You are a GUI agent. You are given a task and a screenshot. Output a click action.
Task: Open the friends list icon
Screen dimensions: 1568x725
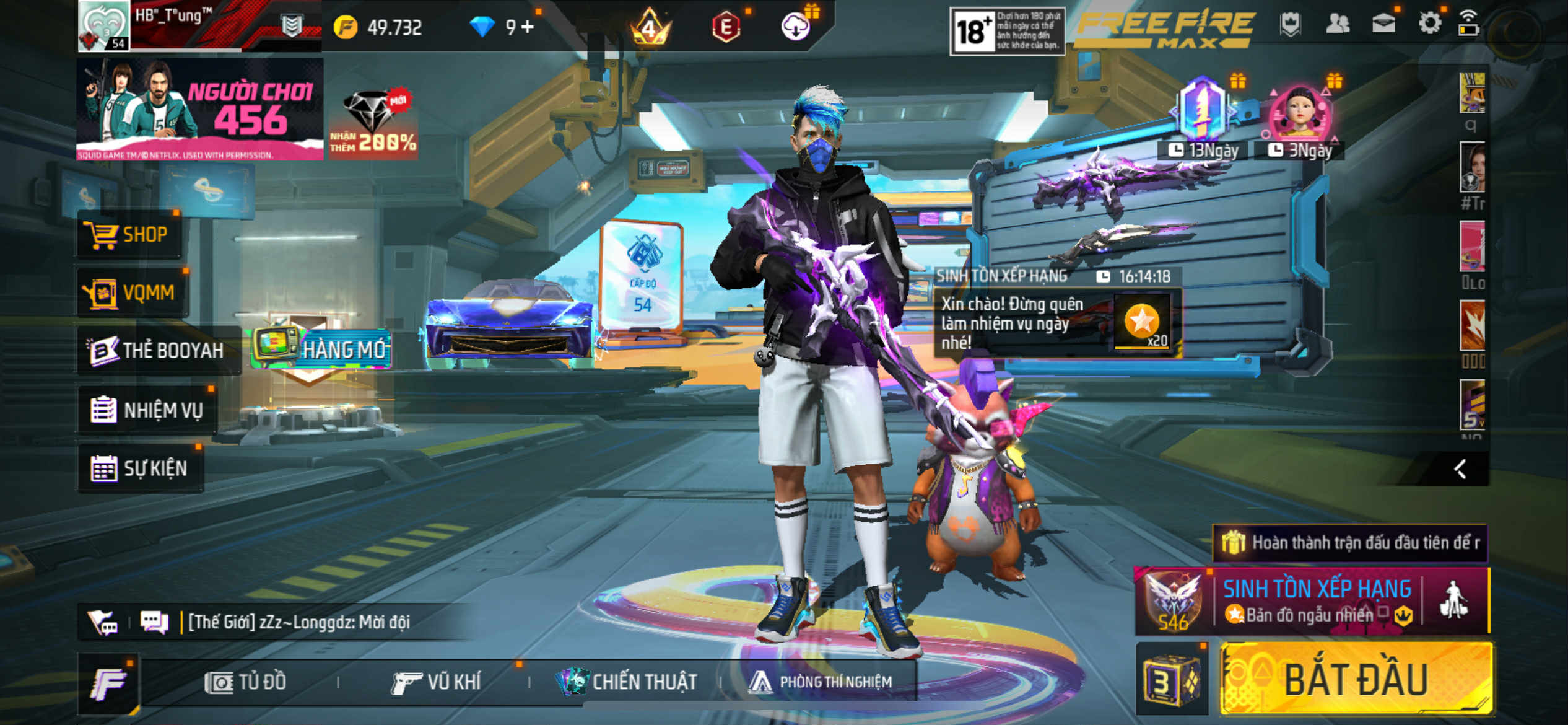tap(1338, 24)
